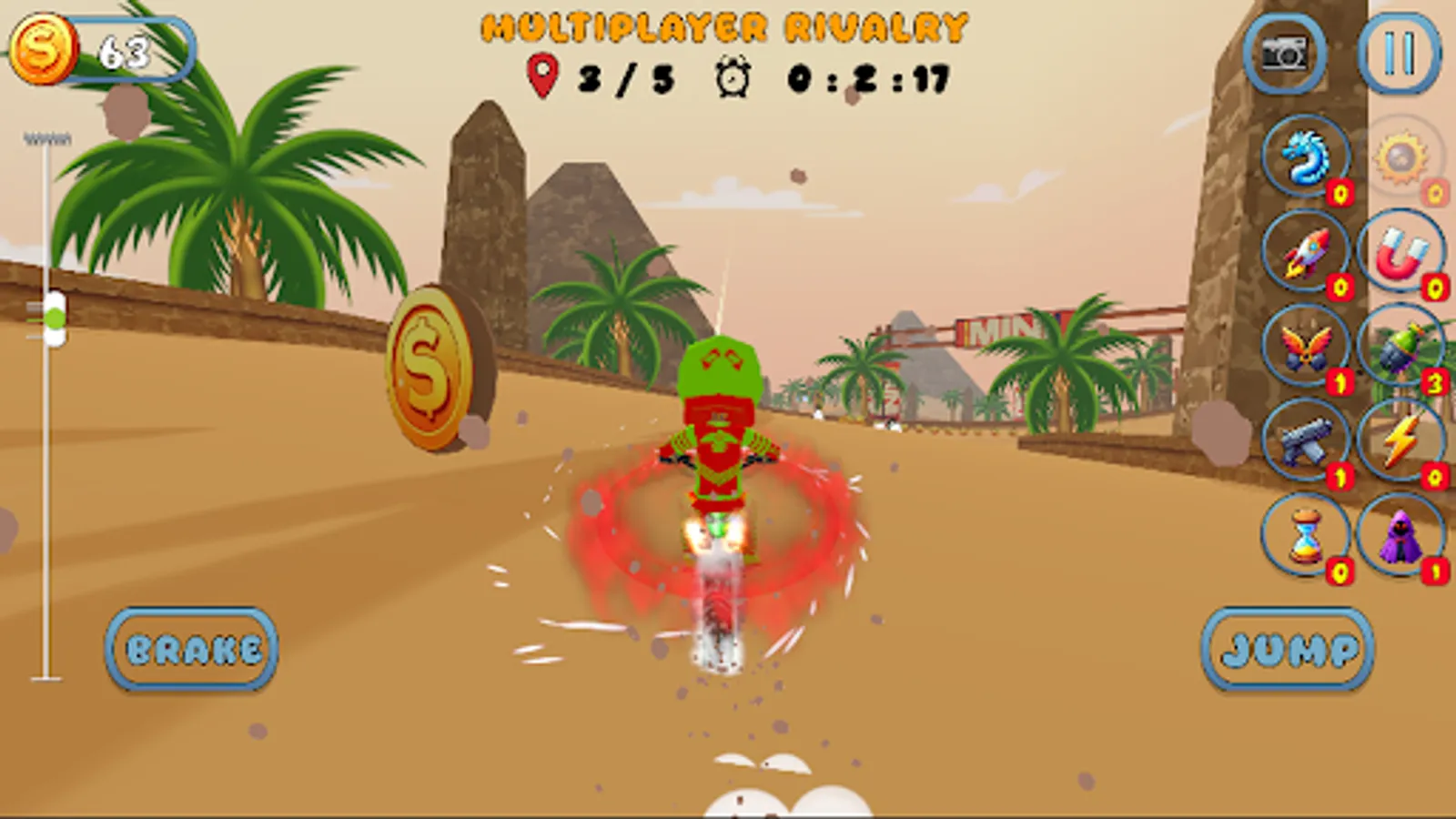This screenshot has height=819, width=1456.
Task: Use the rocket boost power-up
Action: (1305, 253)
